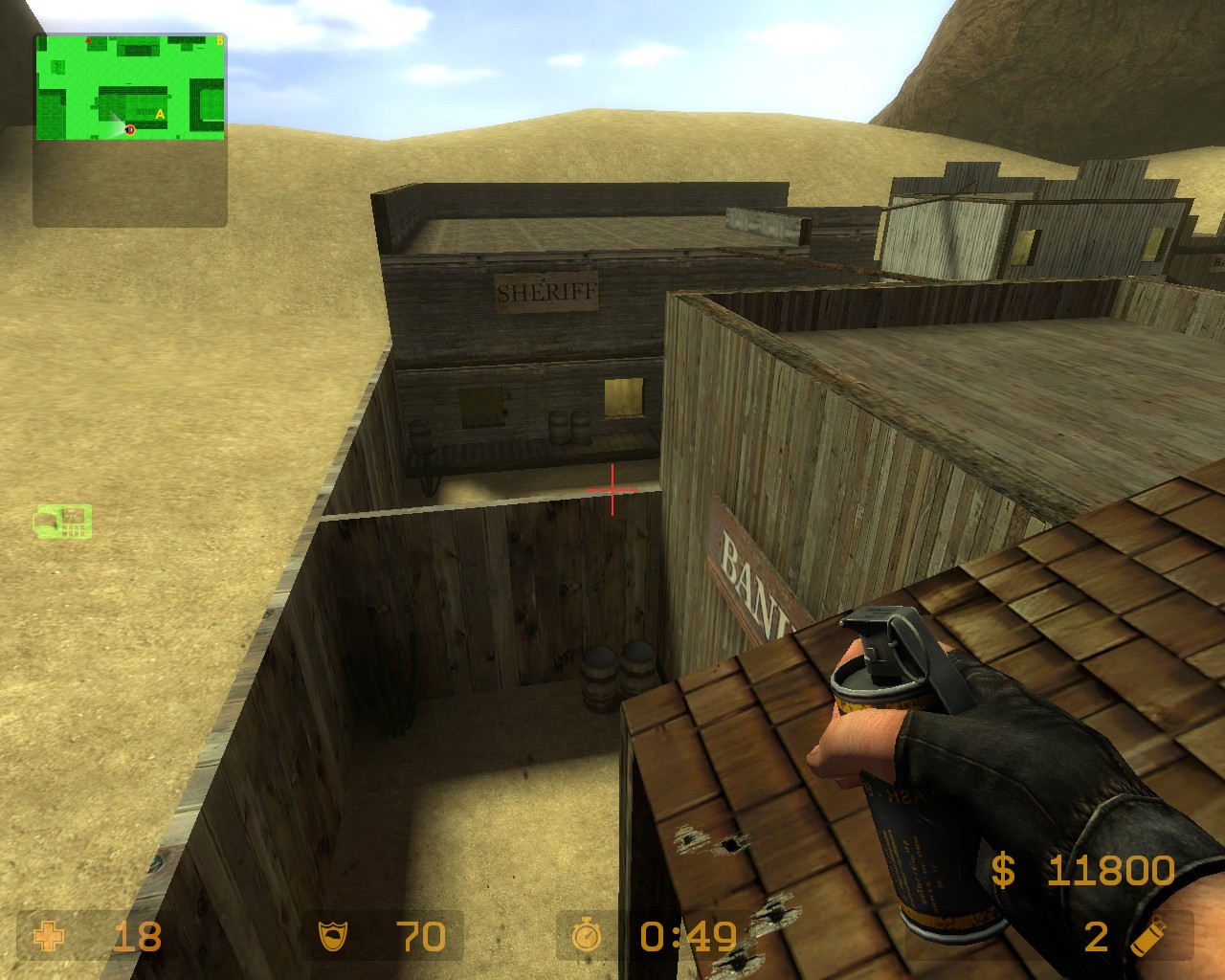Click bombsite A marker on the radar
Screen dimensions: 1225x980
(160, 115)
